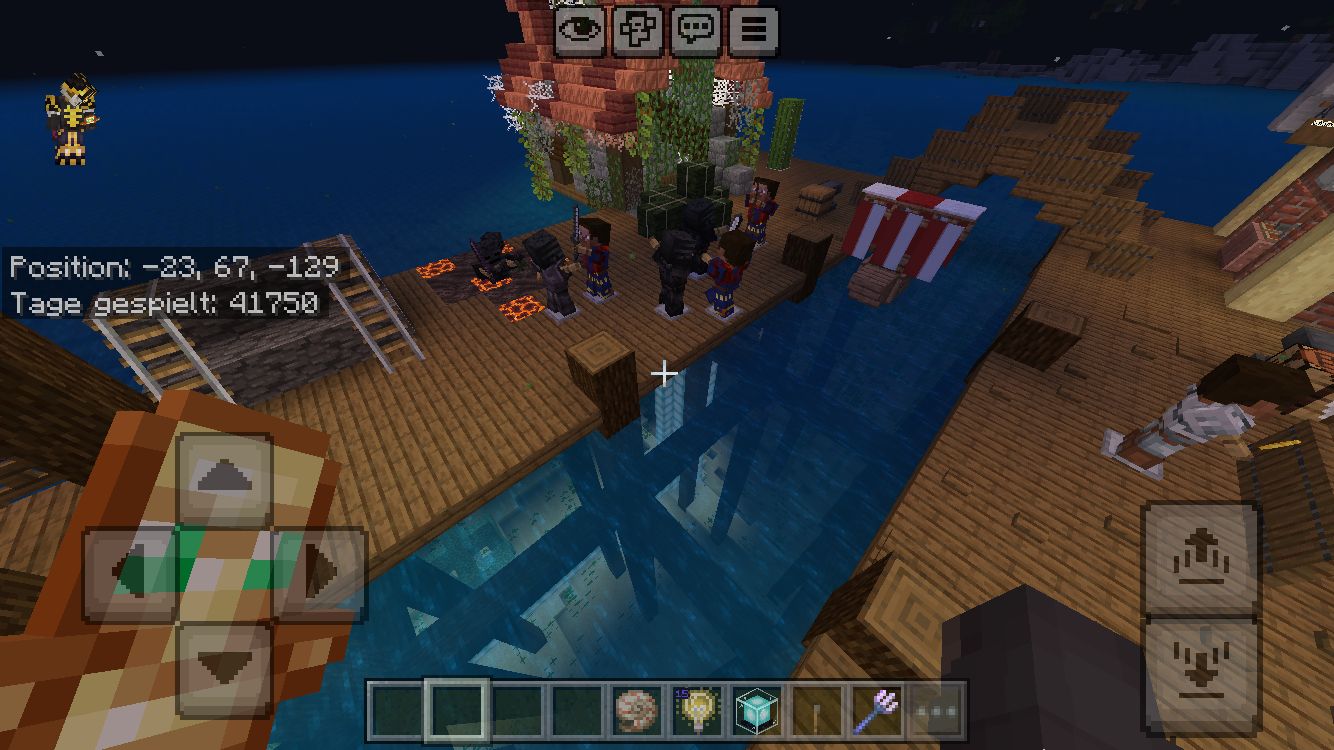Open the pause menu with three bars
The image size is (1334, 750).
click(x=754, y=30)
